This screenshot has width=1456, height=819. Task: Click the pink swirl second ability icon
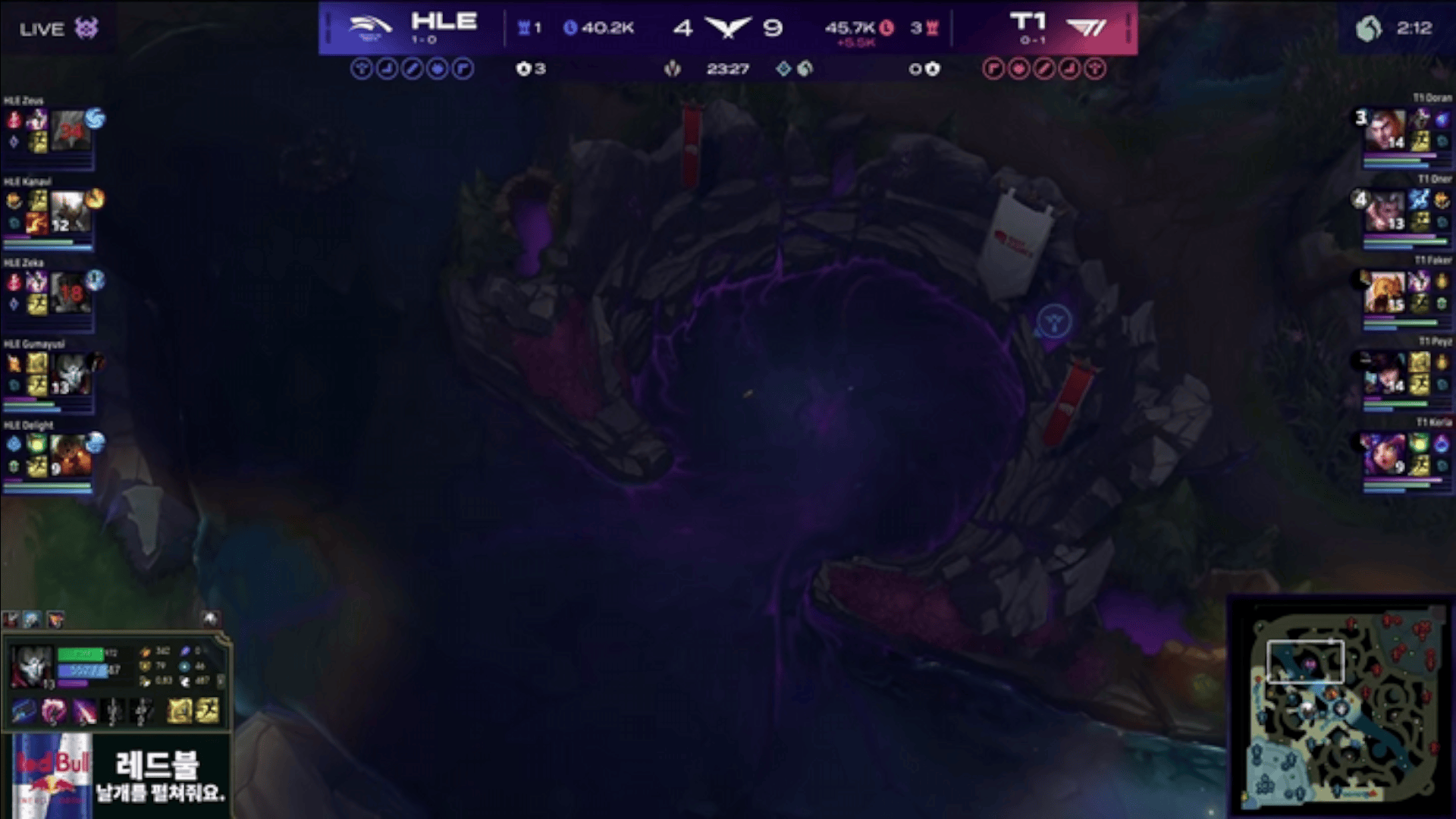(54, 711)
